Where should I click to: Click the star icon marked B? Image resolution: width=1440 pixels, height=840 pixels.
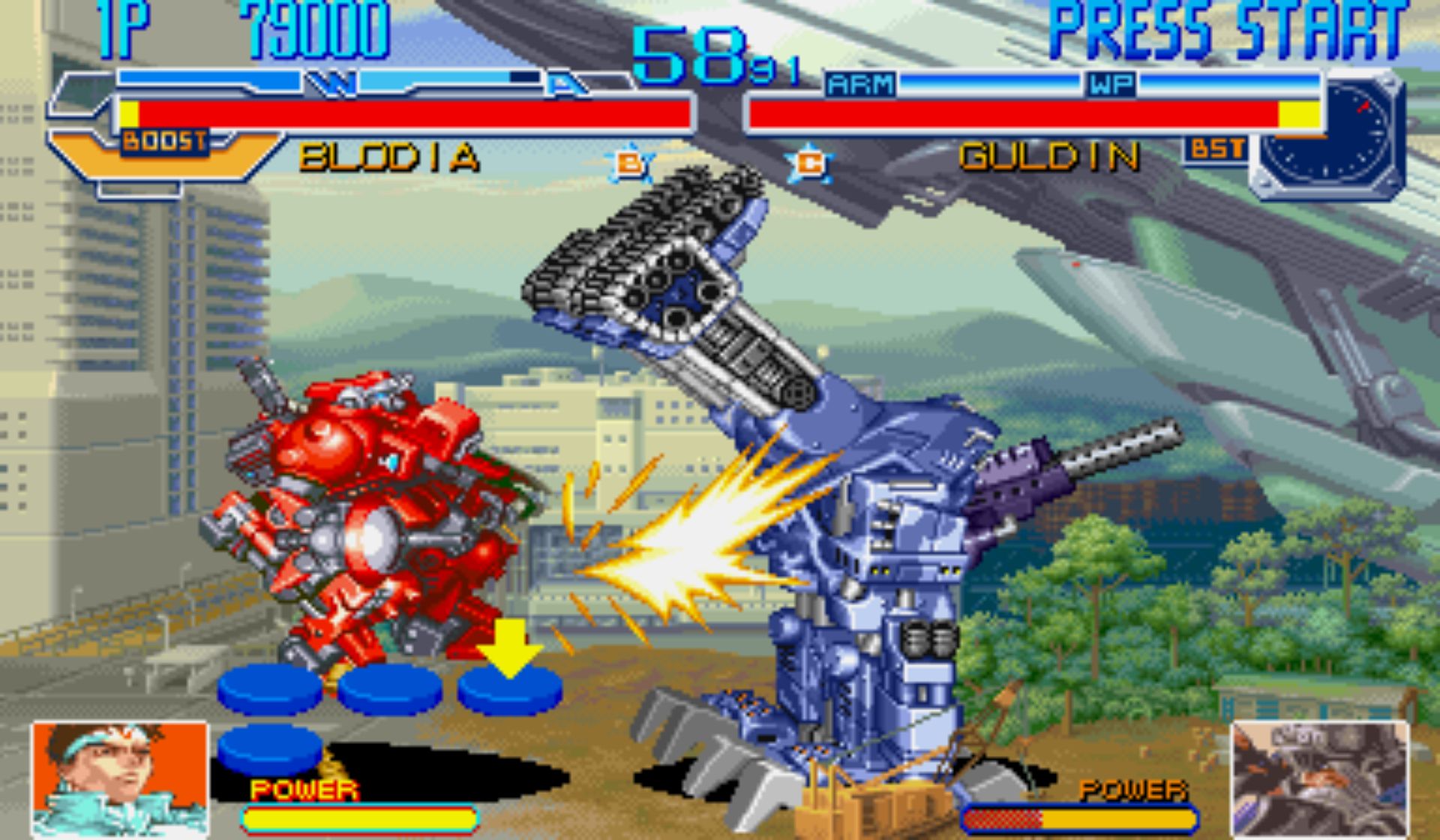click(628, 163)
